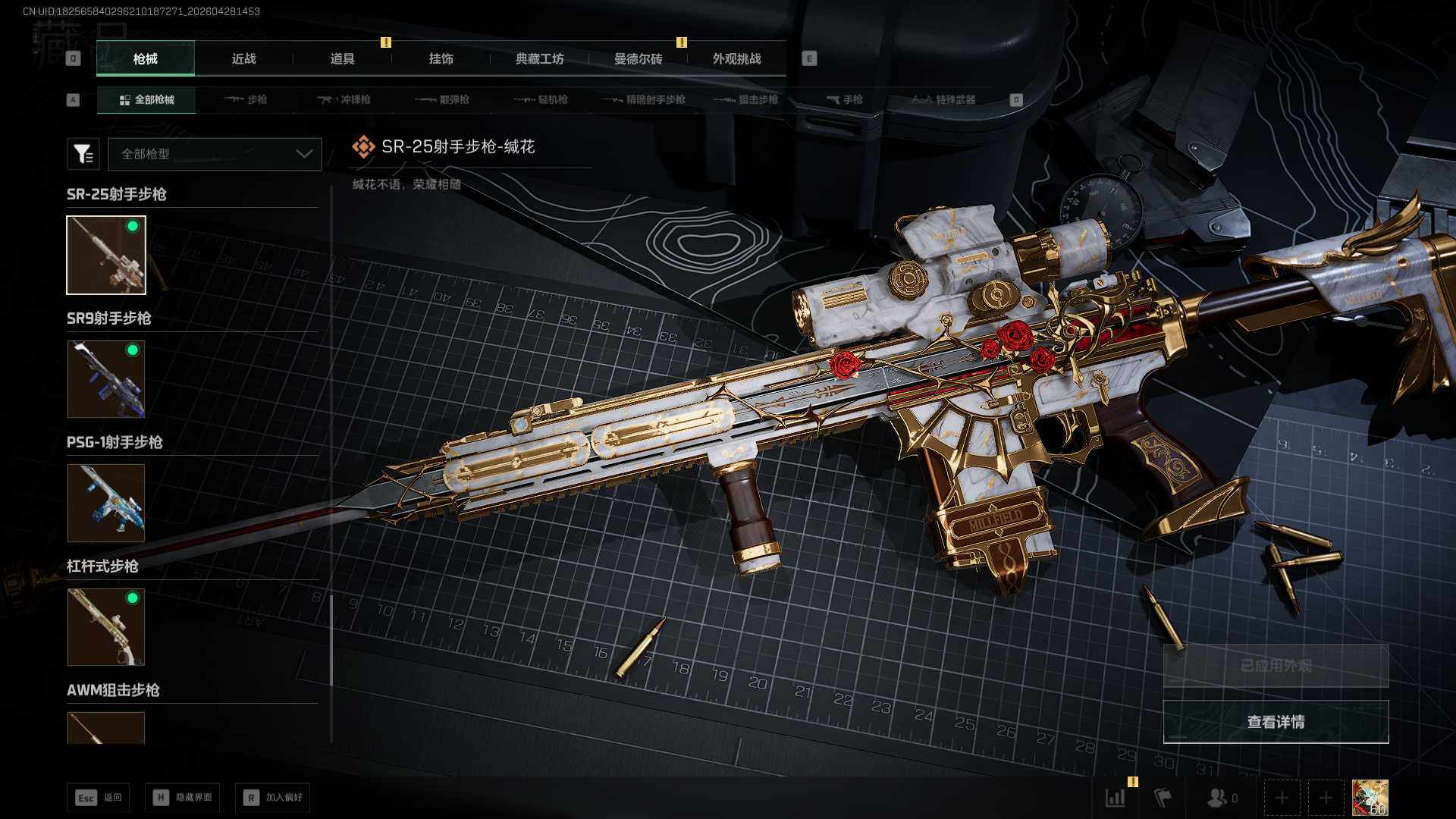The height and width of the screenshot is (819, 1456).
Task: Switch to the 近战 melee tab
Action: tap(243, 58)
